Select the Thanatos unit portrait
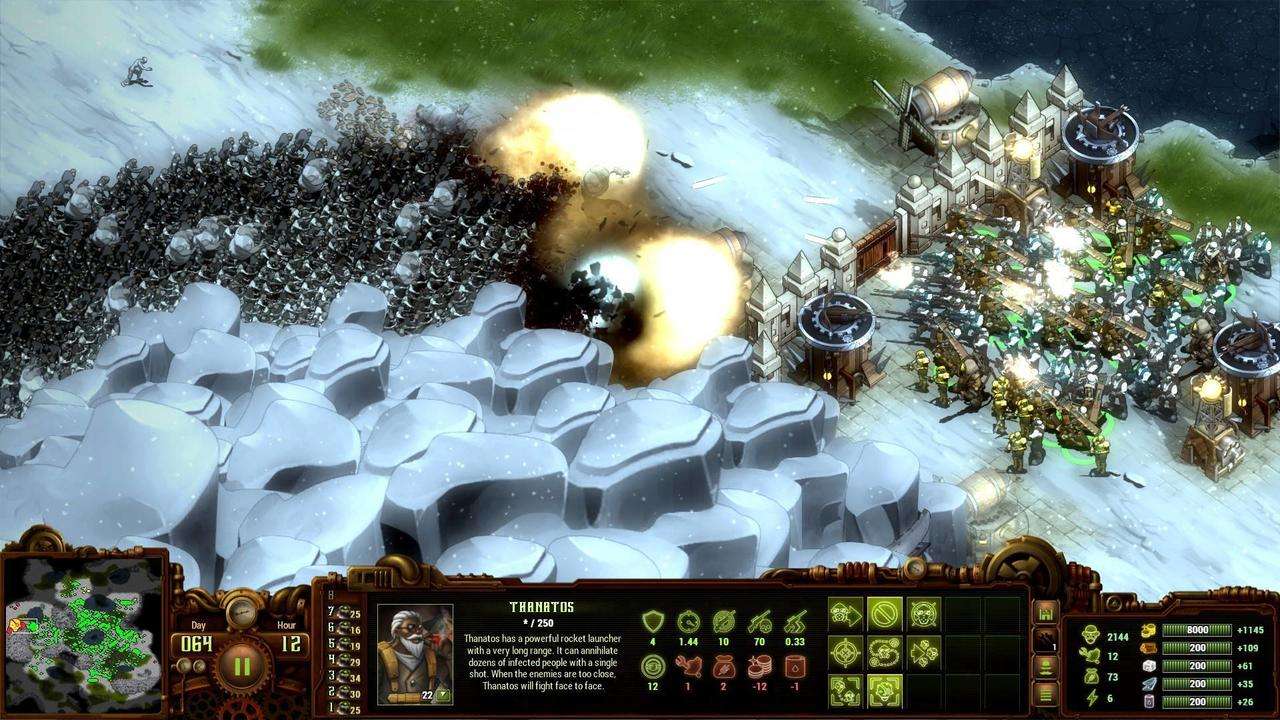This screenshot has height=720, width=1280. 414,653
